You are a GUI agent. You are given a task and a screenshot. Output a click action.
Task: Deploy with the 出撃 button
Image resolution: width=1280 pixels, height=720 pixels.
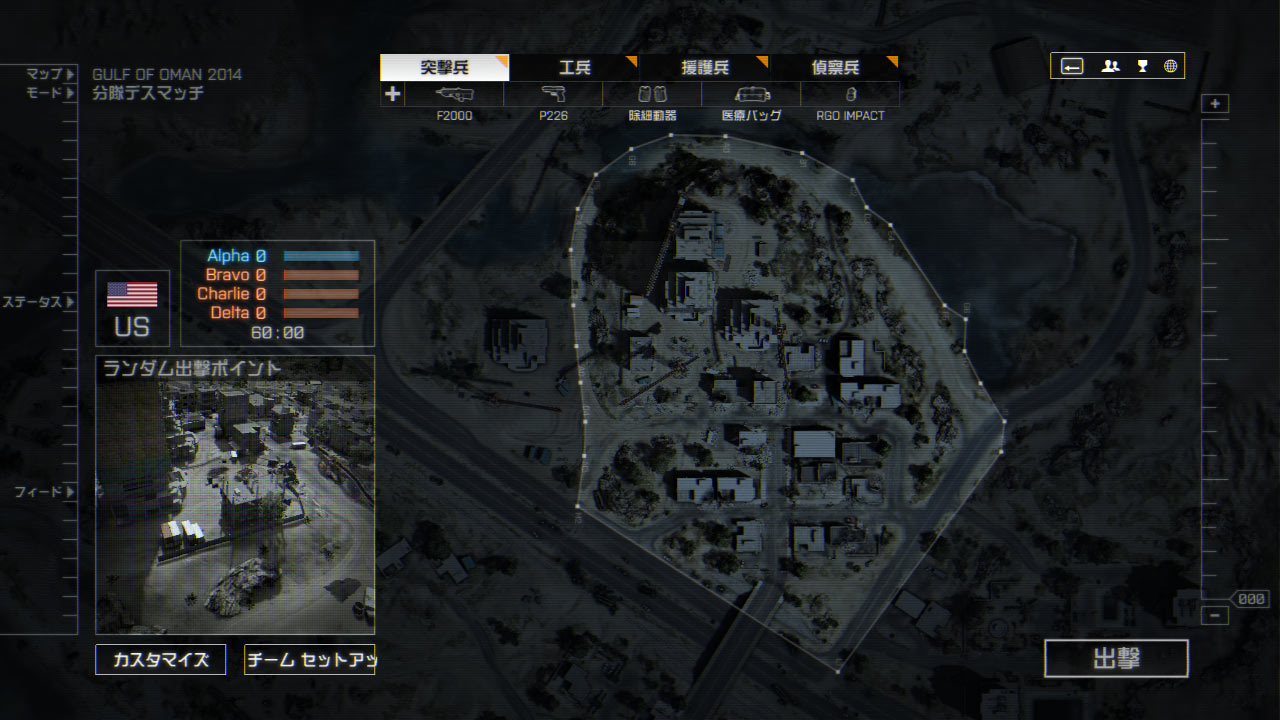1116,659
